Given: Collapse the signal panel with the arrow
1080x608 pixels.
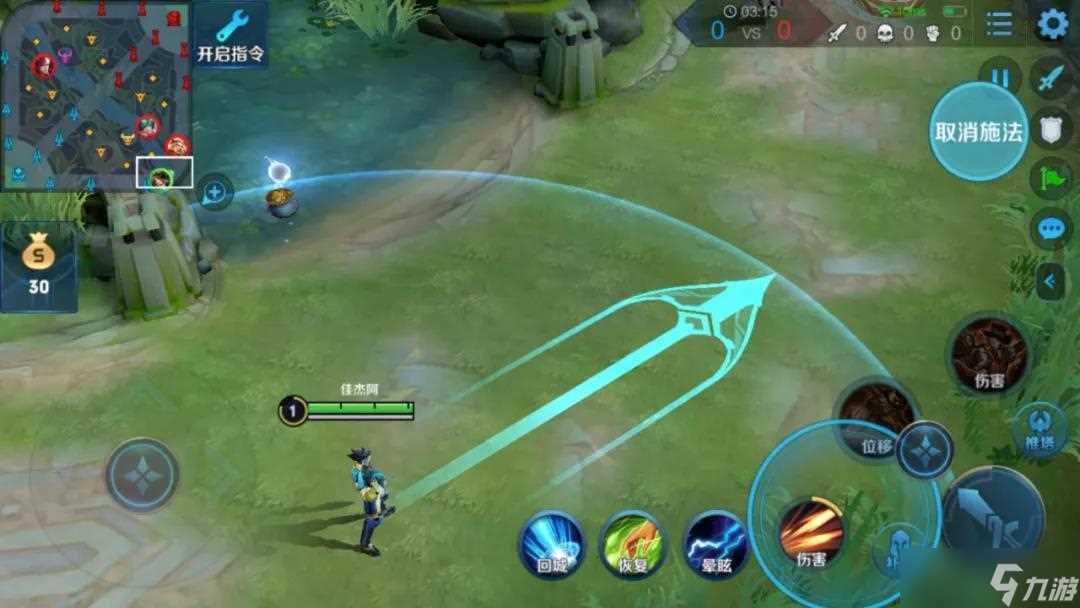Looking at the screenshot, I should pyautogui.click(x=1049, y=282).
